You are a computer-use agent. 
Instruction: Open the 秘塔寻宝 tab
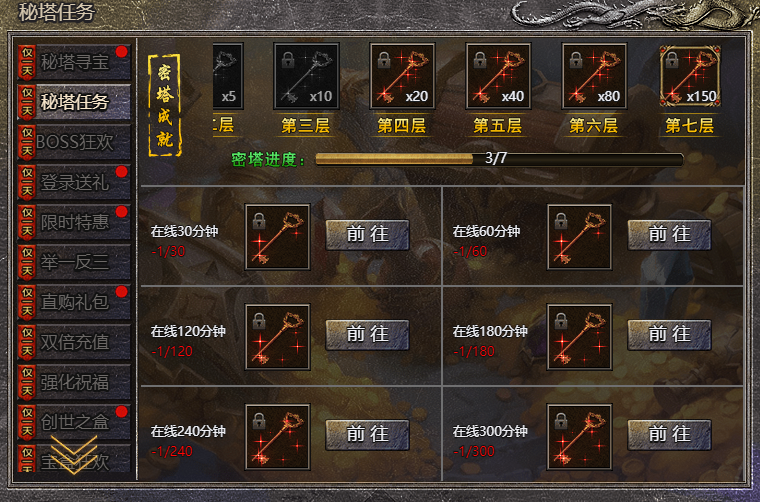coord(73,62)
